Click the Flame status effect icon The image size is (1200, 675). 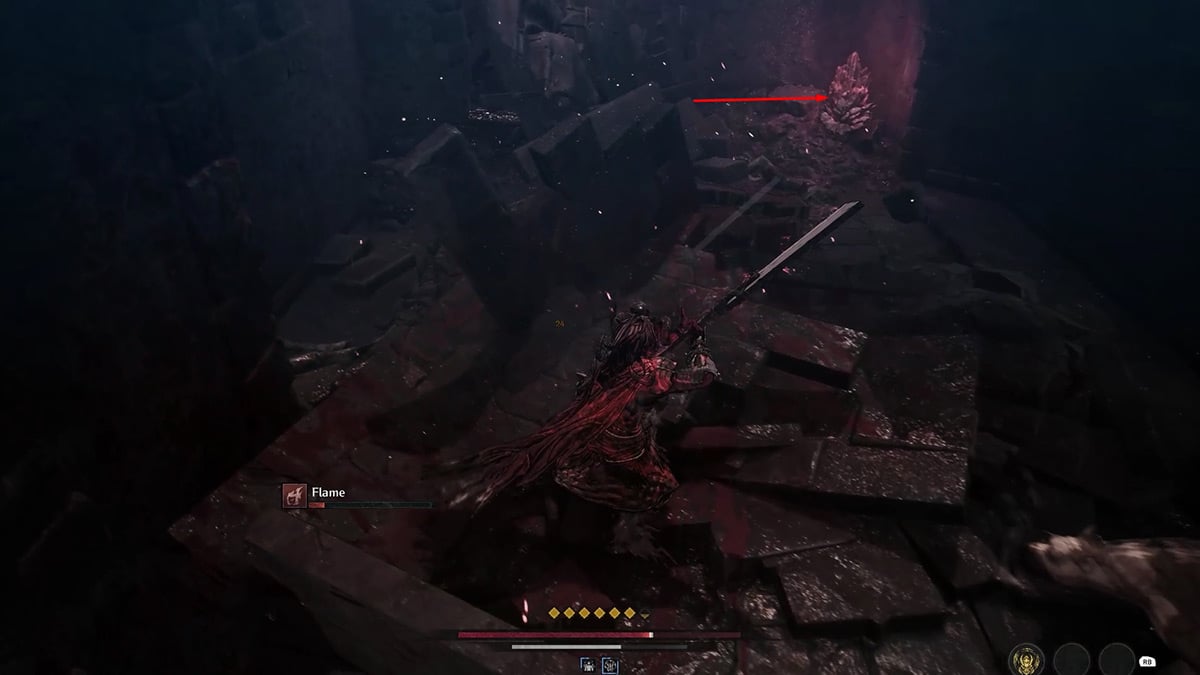[x=294, y=495]
